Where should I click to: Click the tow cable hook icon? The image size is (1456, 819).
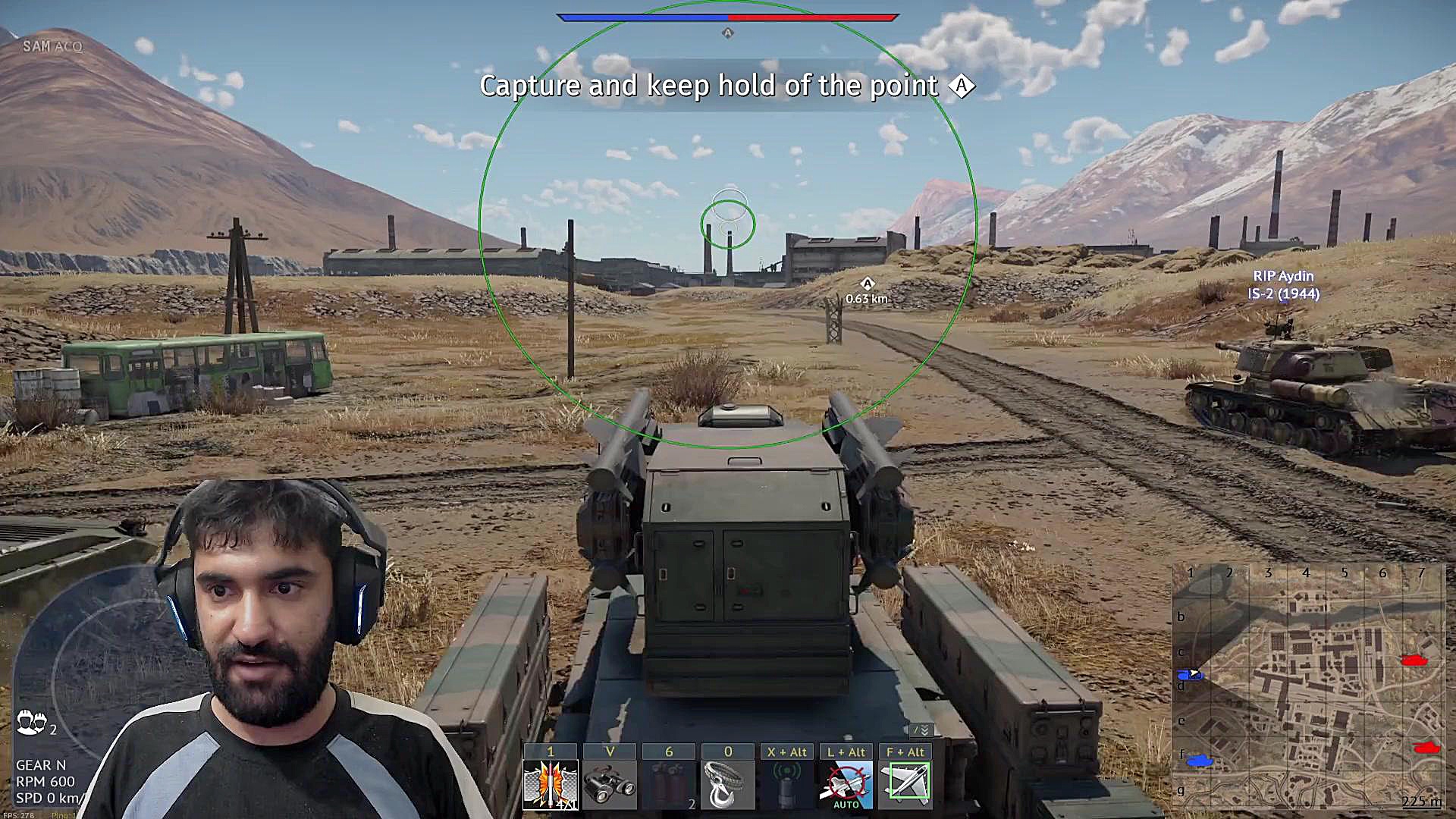click(727, 786)
